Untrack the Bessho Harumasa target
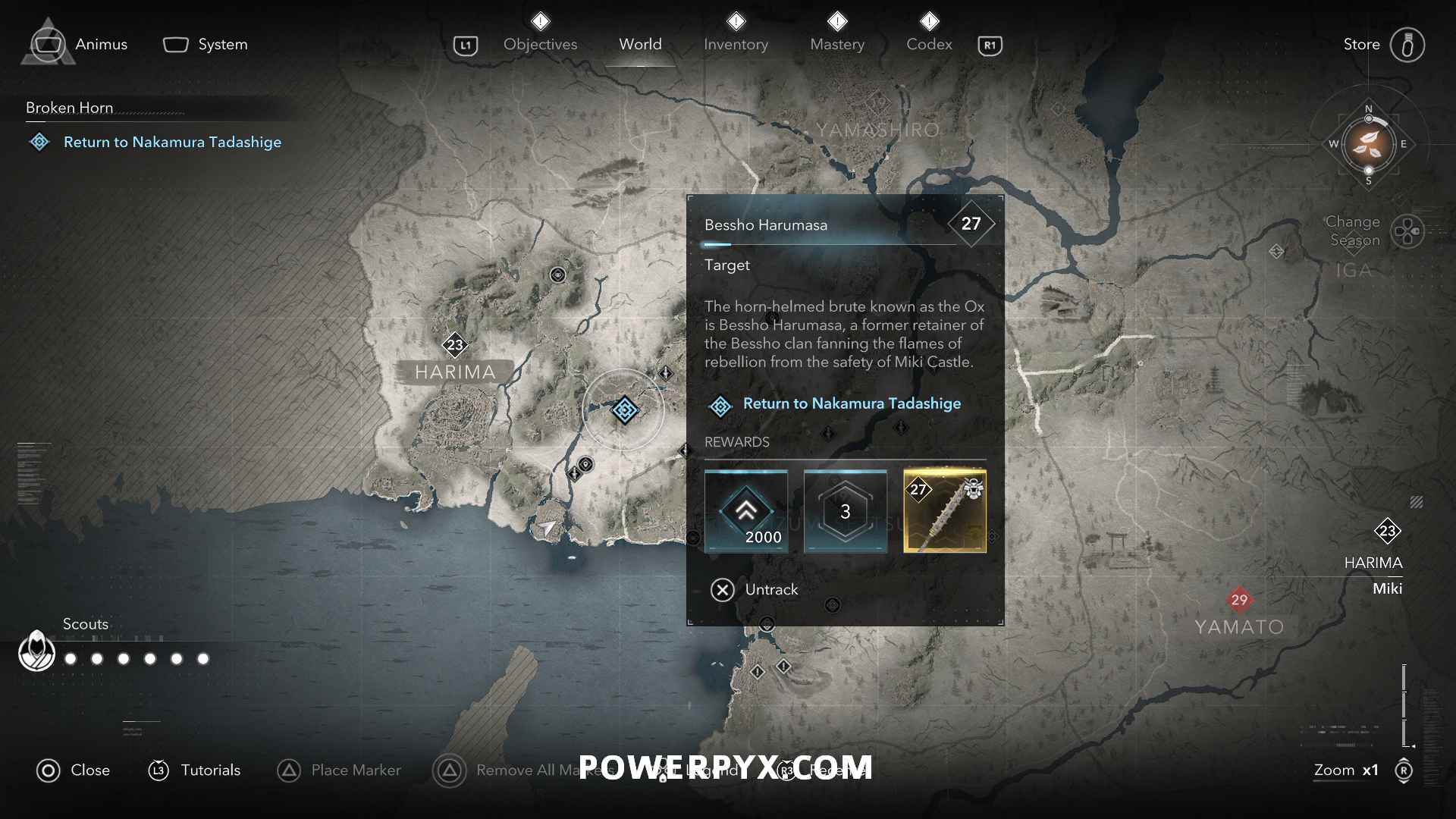Screen dimensions: 1456x819 [755, 589]
